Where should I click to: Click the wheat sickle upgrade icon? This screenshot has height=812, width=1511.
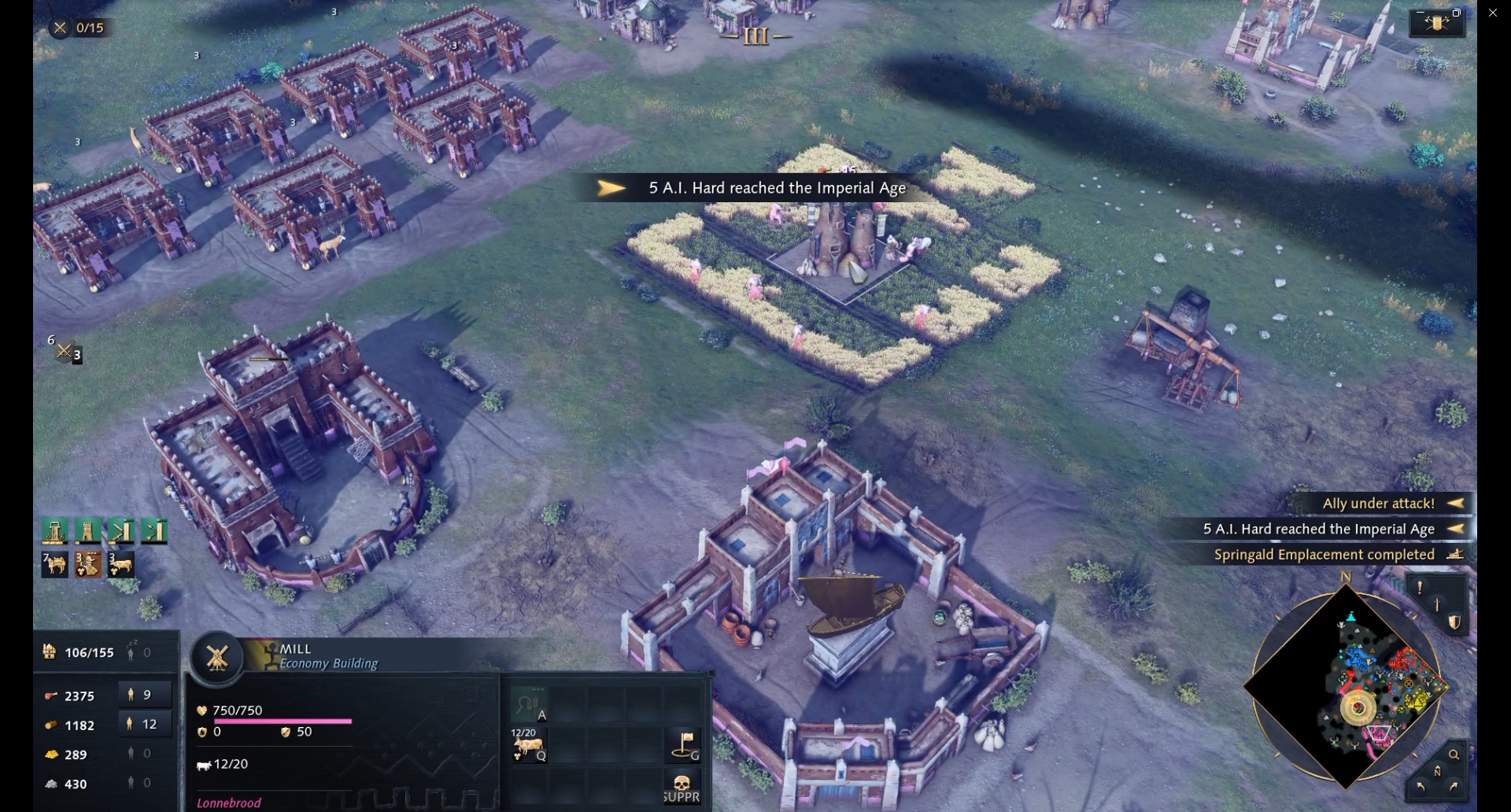pyautogui.click(x=528, y=703)
